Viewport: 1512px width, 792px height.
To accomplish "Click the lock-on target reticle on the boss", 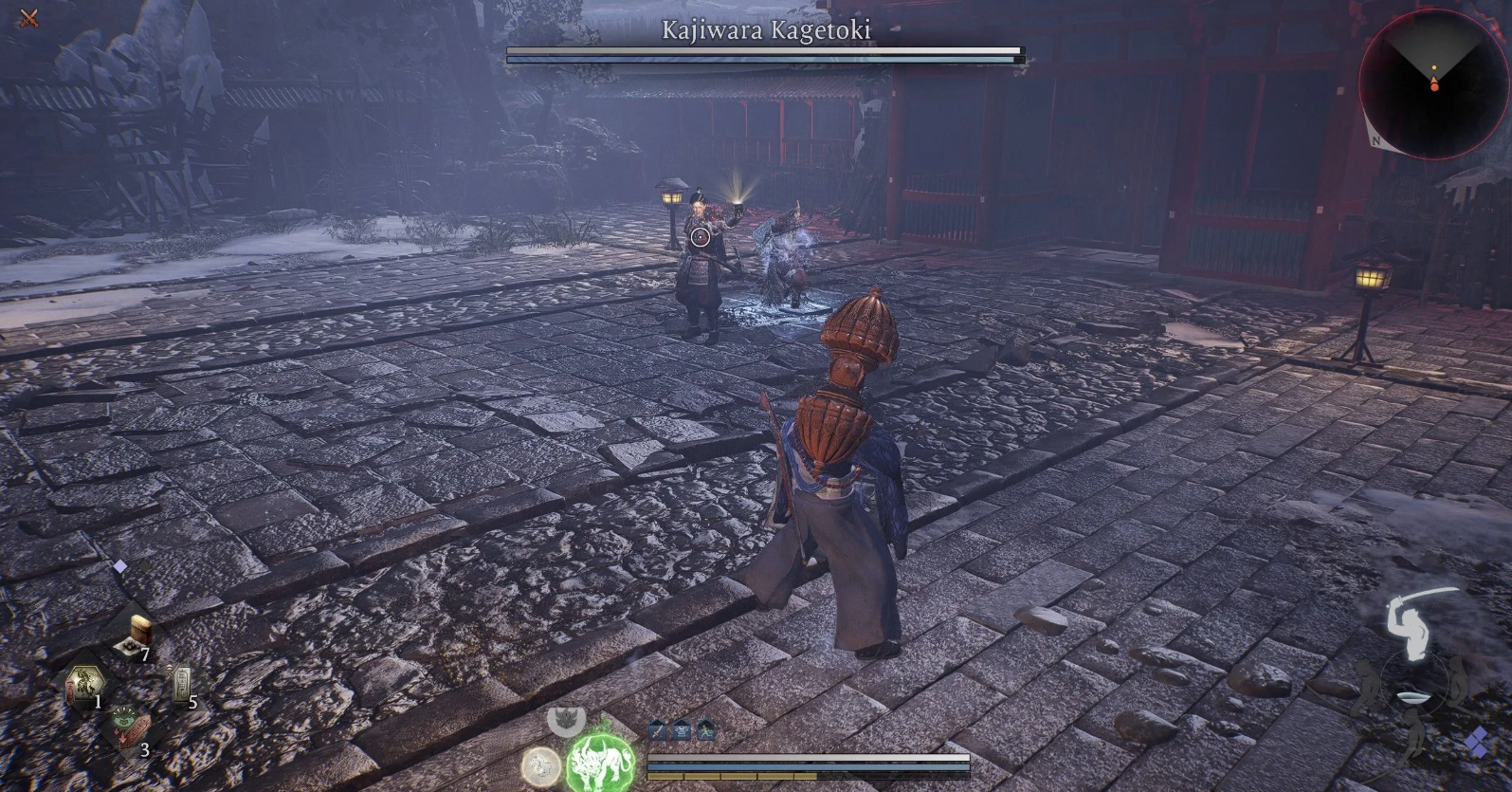I will pyautogui.click(x=700, y=237).
